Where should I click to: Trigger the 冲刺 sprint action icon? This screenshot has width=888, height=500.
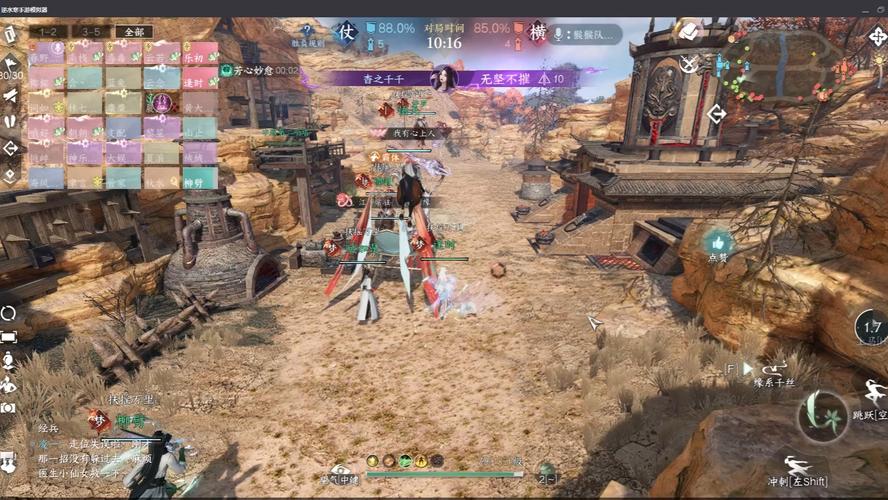pyautogui.click(x=797, y=466)
